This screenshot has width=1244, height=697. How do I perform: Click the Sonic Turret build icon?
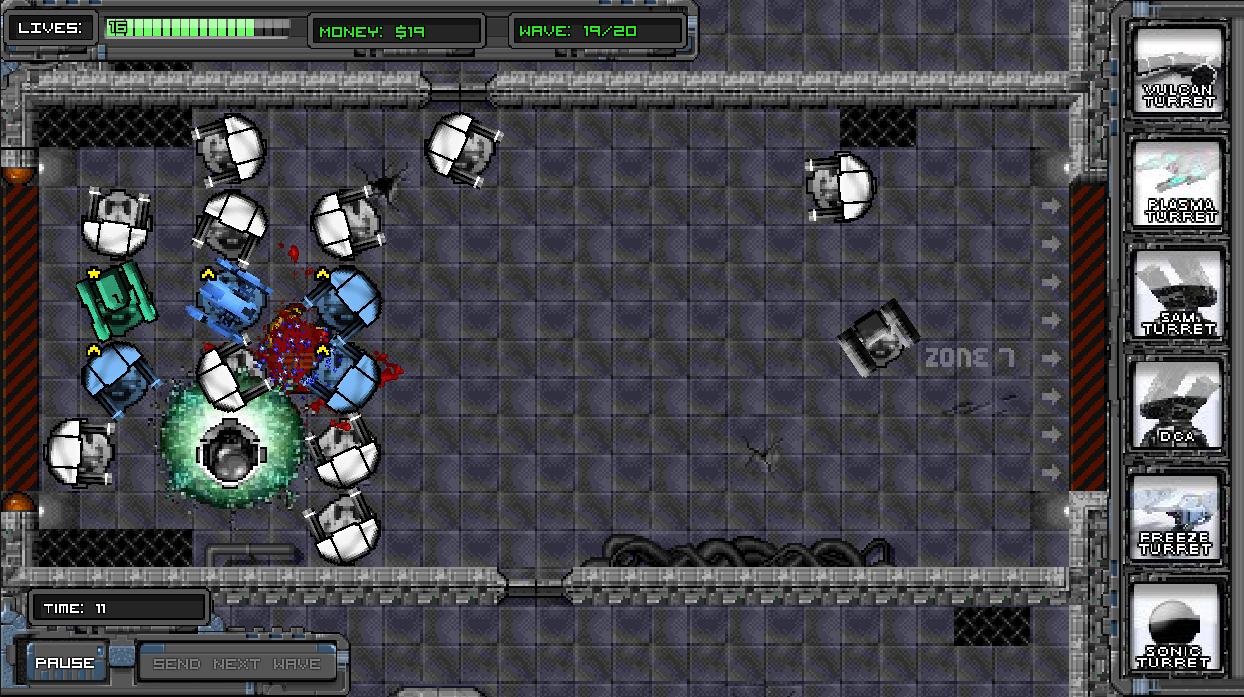pyautogui.click(x=1179, y=629)
